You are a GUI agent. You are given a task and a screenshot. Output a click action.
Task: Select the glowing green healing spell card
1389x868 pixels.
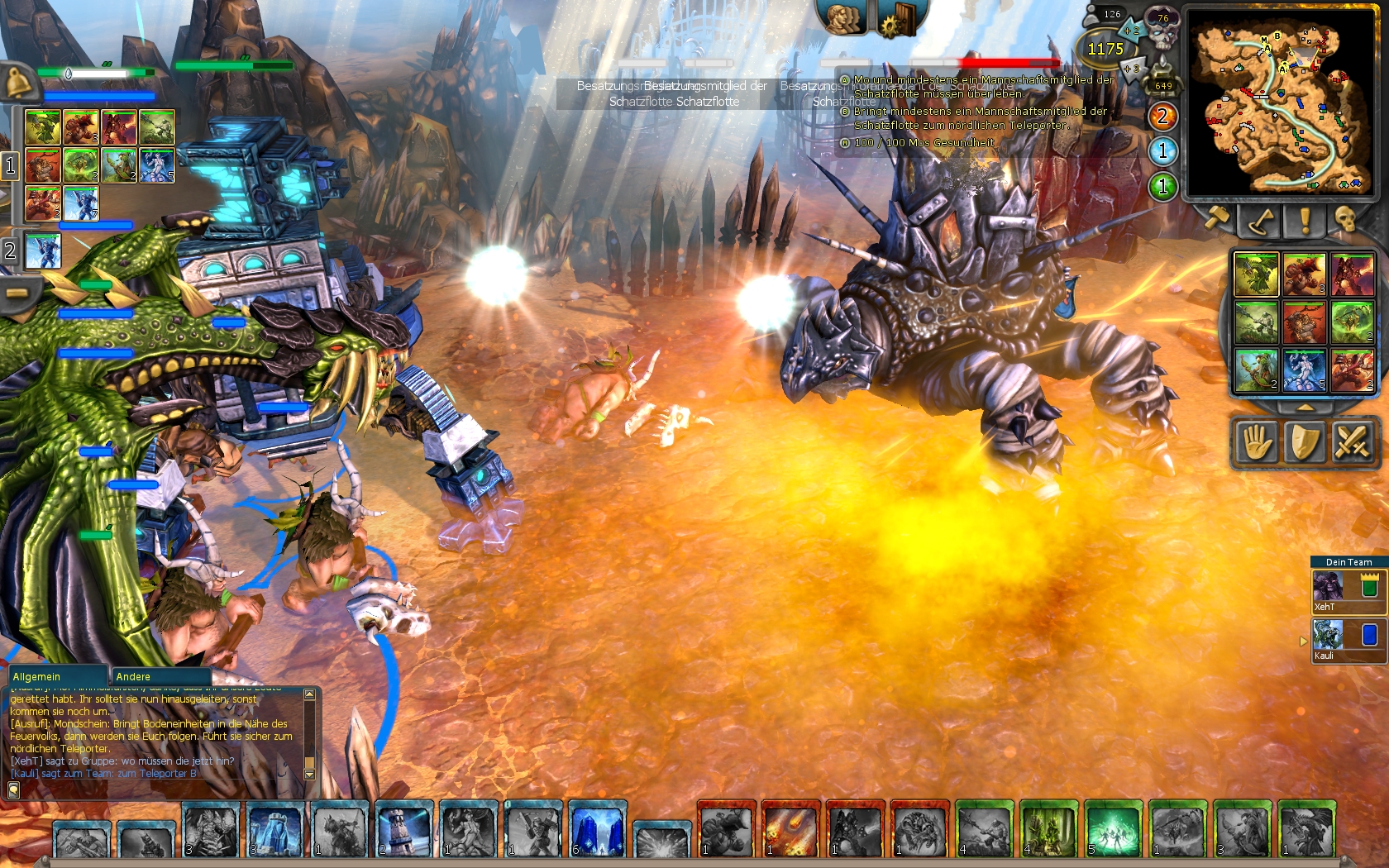[1113, 830]
